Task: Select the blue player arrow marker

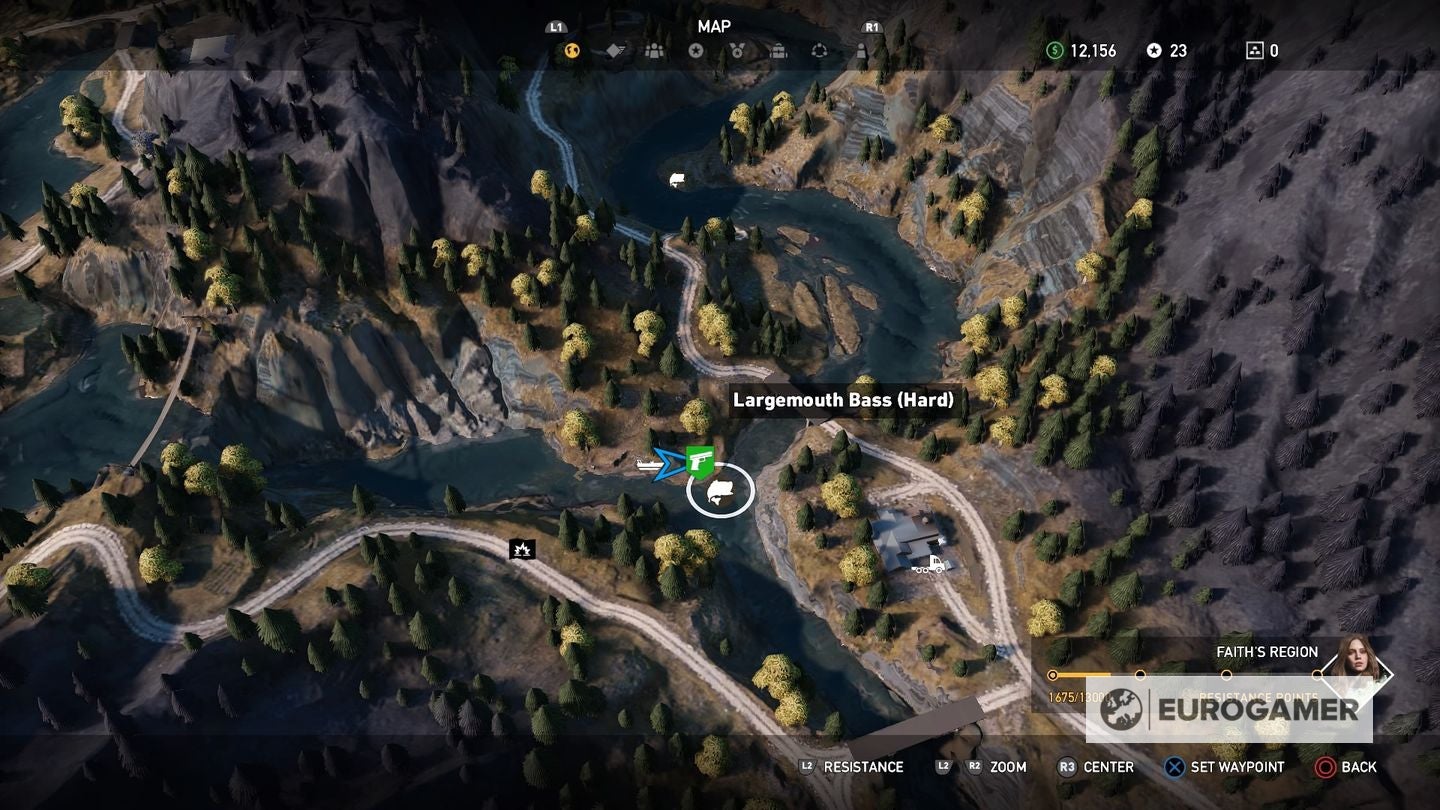Action: click(x=668, y=462)
